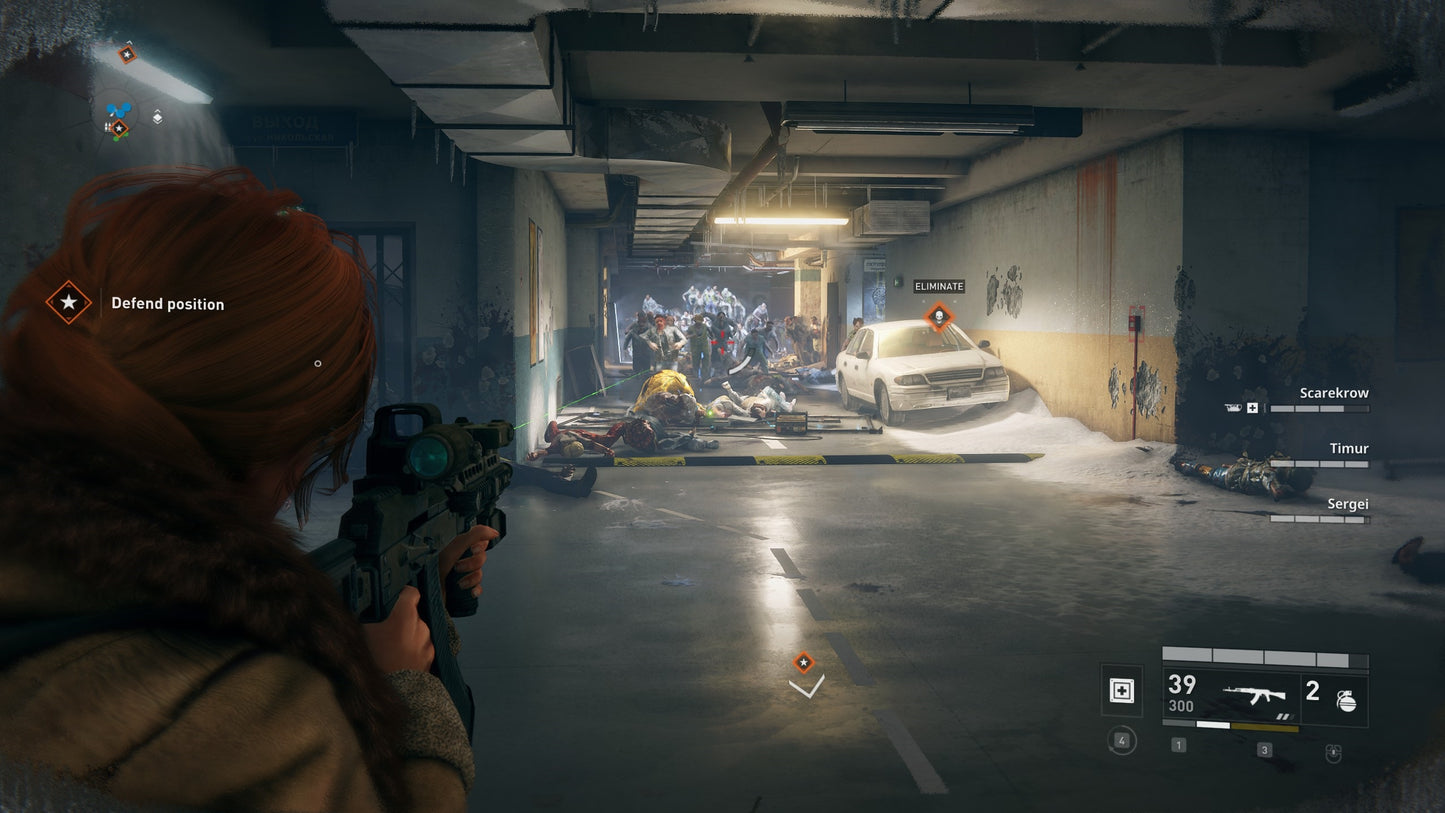Expand the chevron above the minimap objective marker
Image resolution: width=1445 pixels, height=813 pixels.
[x=129, y=42]
